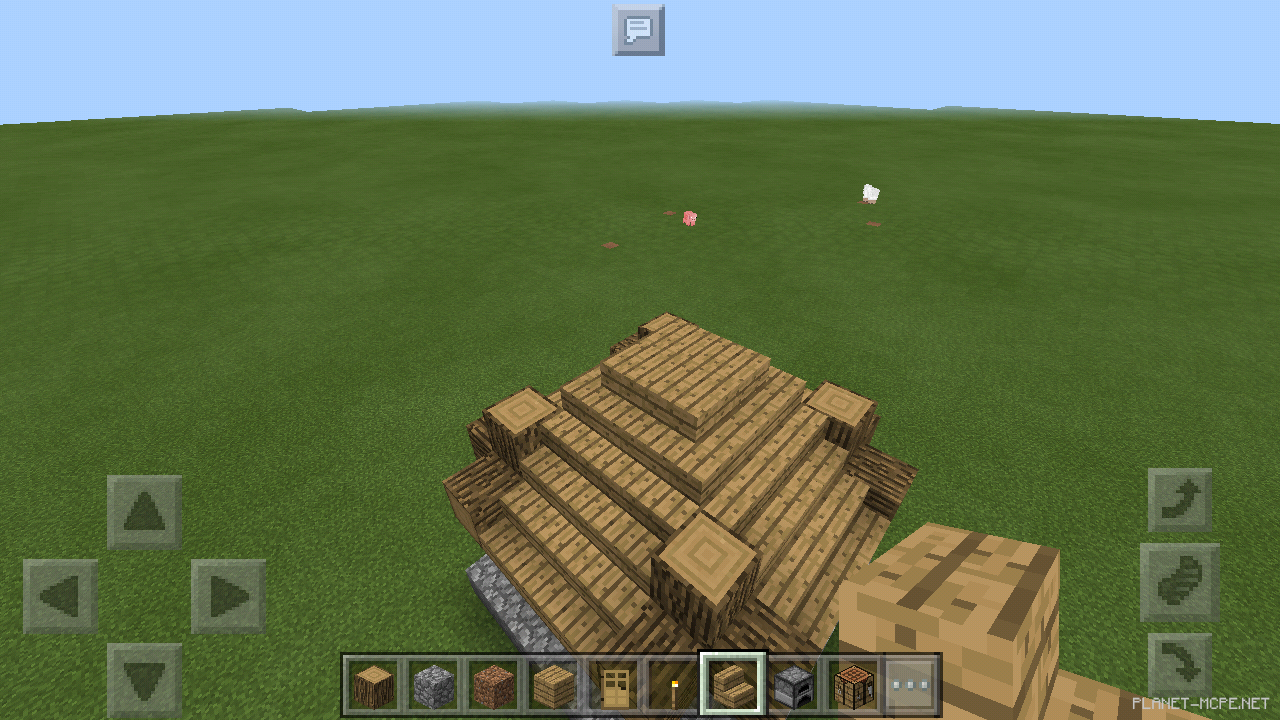Select the cobblestone block in the hotbar
Screen dimensions: 1280x720
[435, 683]
